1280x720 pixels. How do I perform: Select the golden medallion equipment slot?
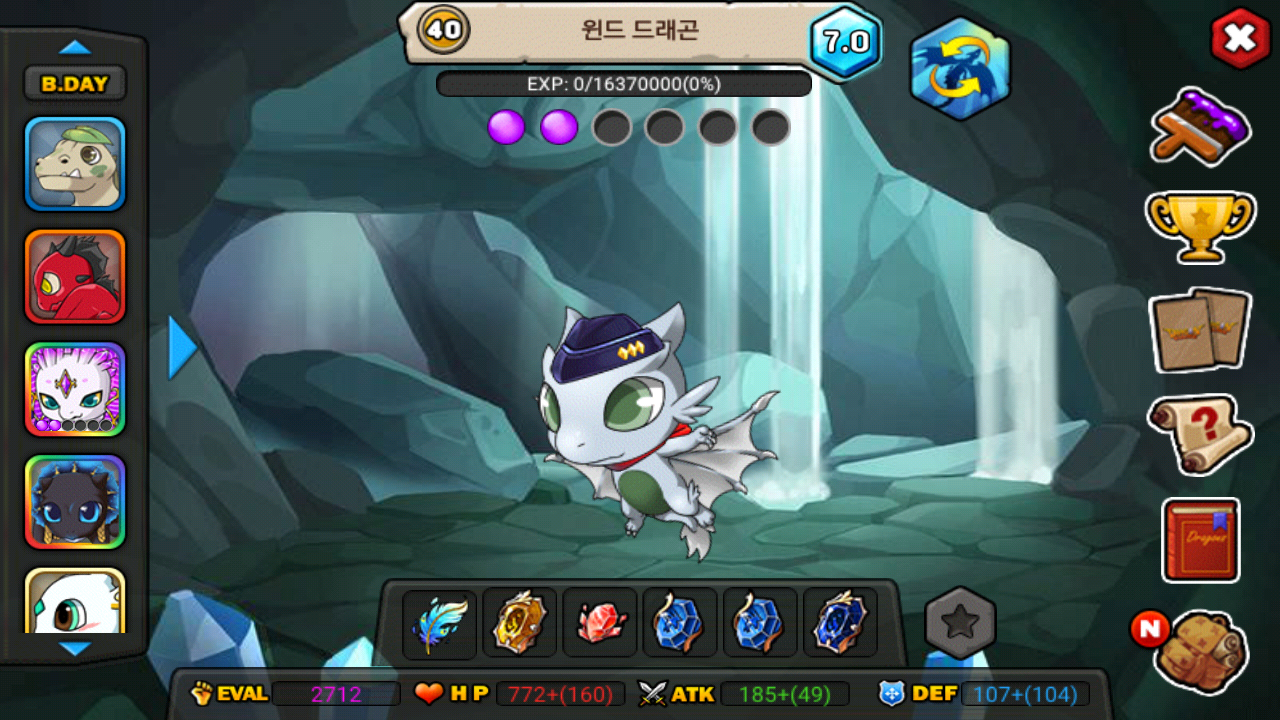pyautogui.click(x=520, y=623)
